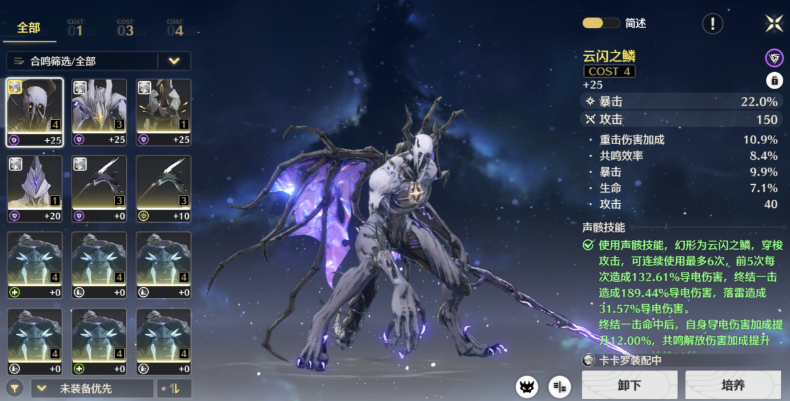Select the cost 1 echo at +20
This screenshot has height=401, width=790.
[35, 189]
